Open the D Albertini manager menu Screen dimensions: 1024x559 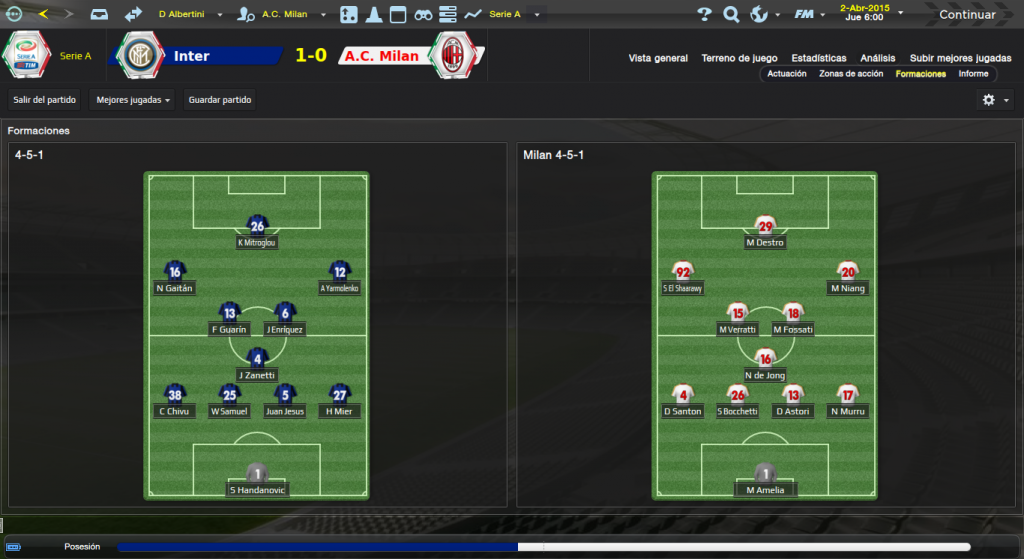click(x=192, y=15)
